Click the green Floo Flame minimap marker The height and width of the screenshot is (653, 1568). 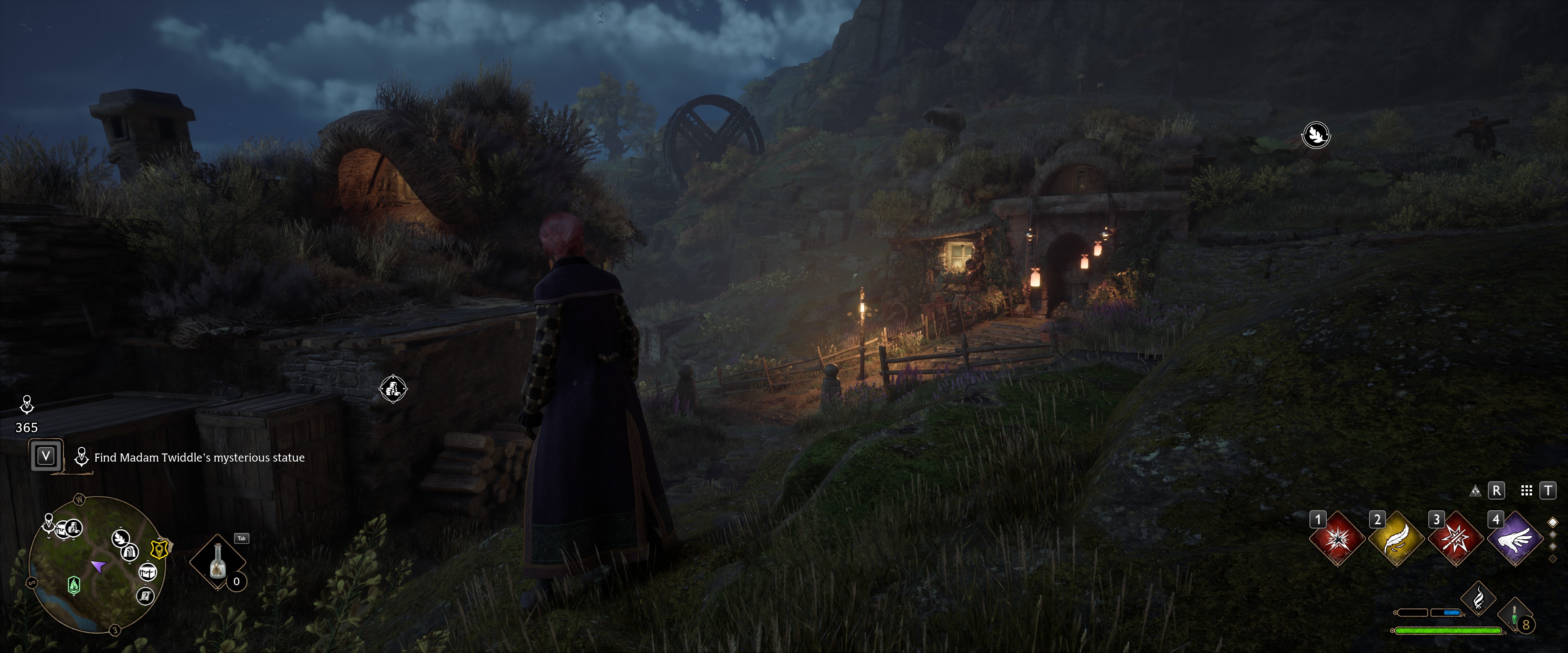point(73,585)
